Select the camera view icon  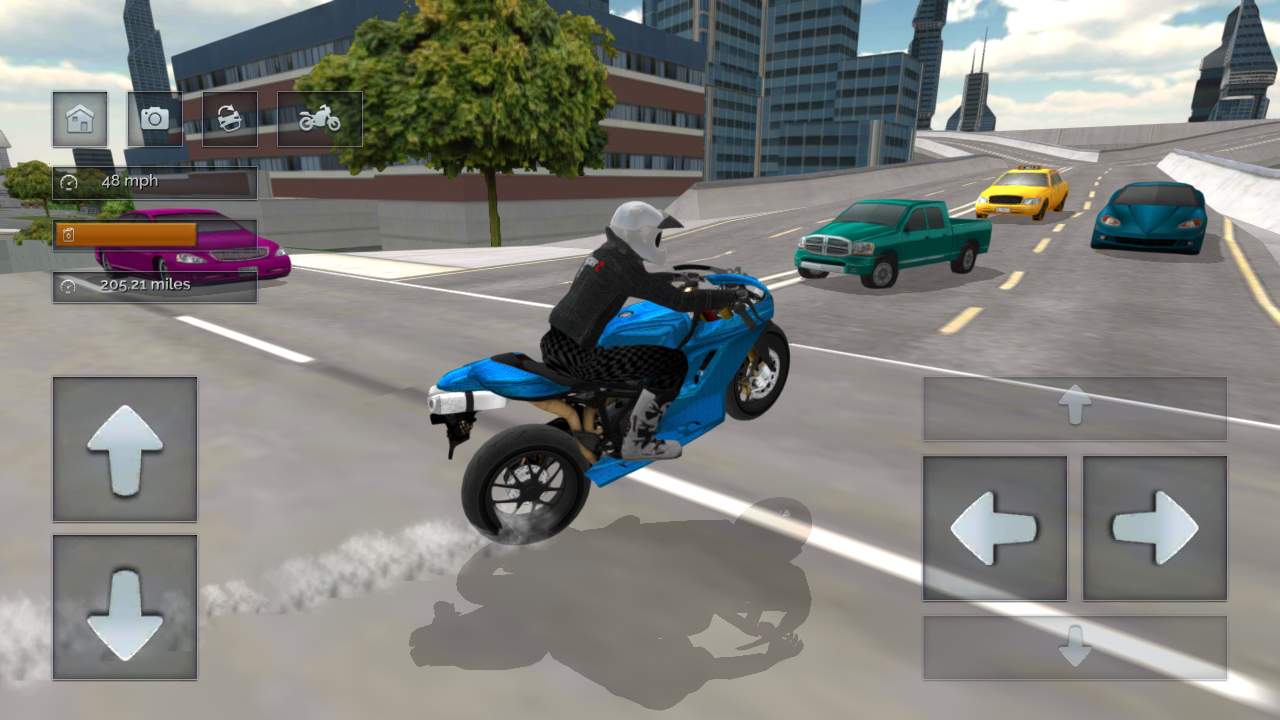155,119
